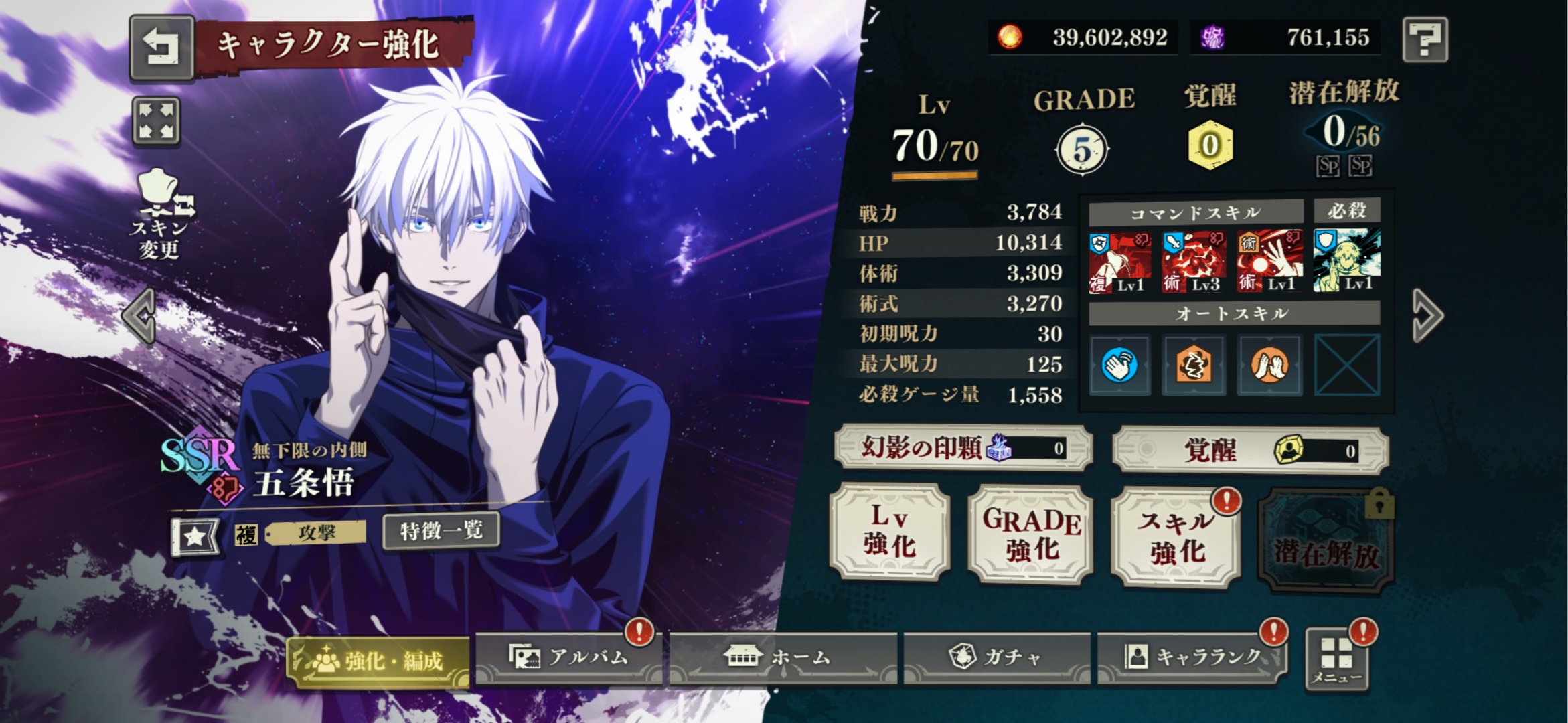Open スキル強化 skill enhancement
Viewport: 1568px width, 723px height.
point(1176,538)
